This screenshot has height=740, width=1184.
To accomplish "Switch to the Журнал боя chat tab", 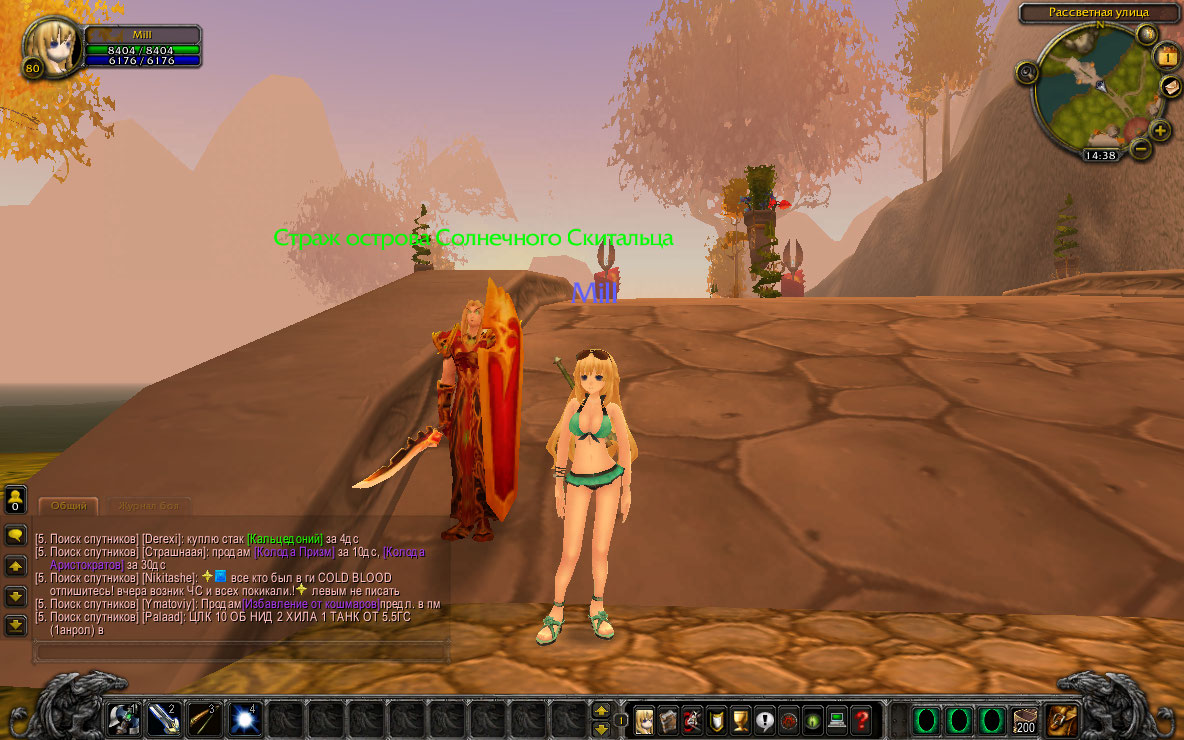I will (147, 506).
